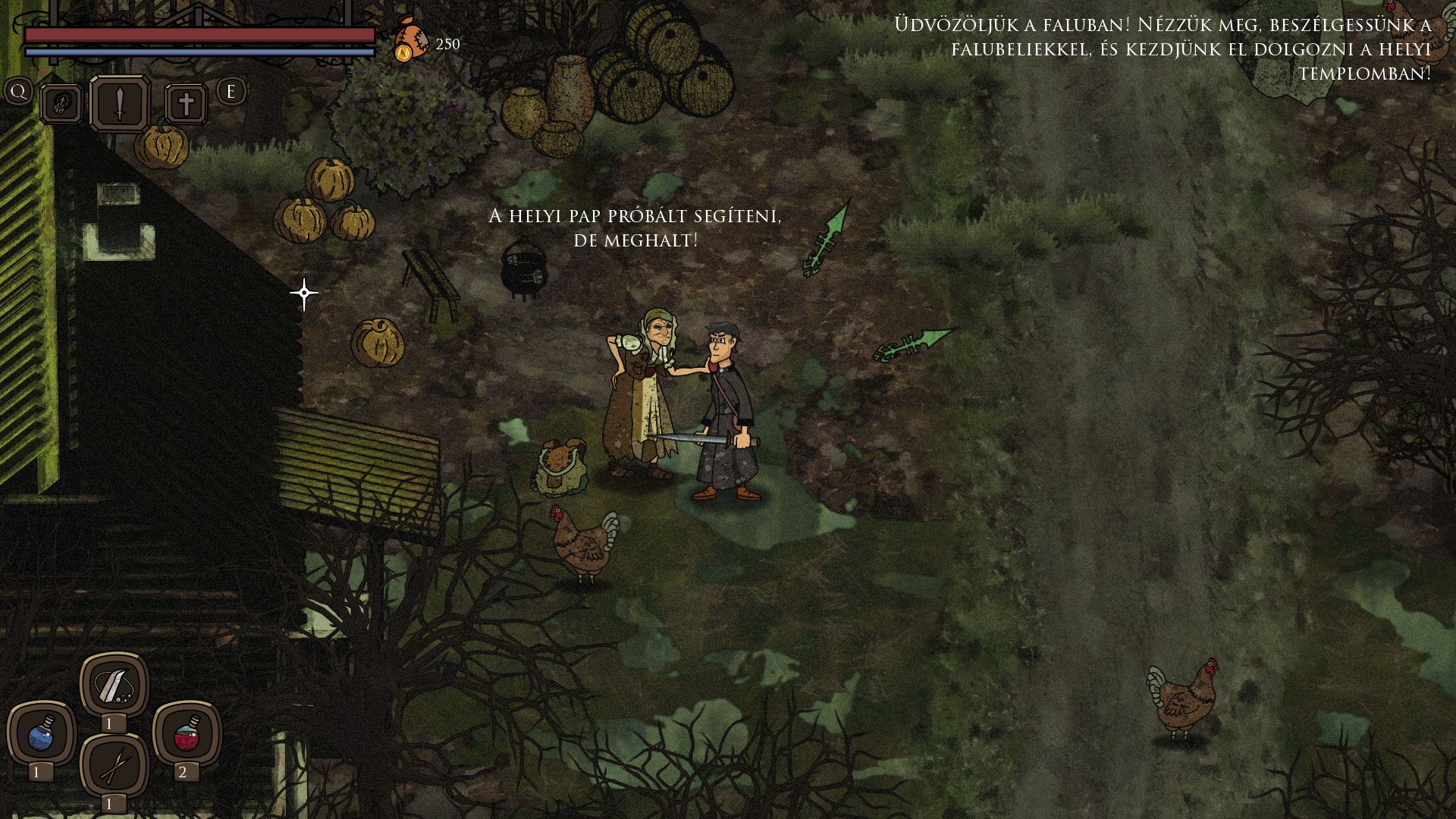Select the holy amulet weapon slot
The height and width of the screenshot is (819, 1456).
(x=61, y=104)
